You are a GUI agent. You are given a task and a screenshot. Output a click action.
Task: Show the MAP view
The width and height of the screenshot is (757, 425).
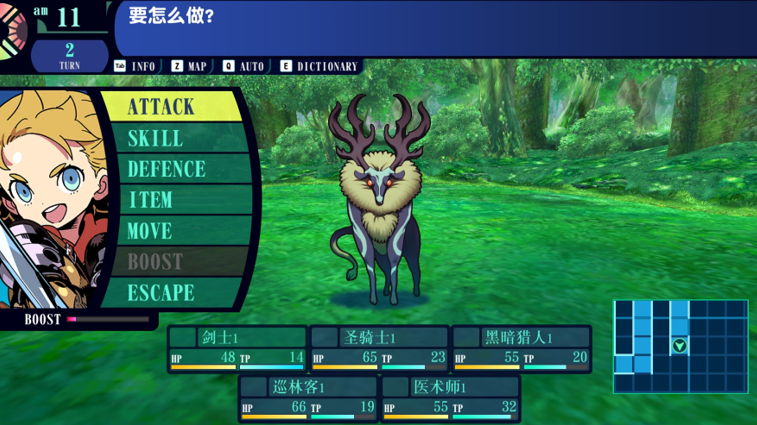[189, 66]
